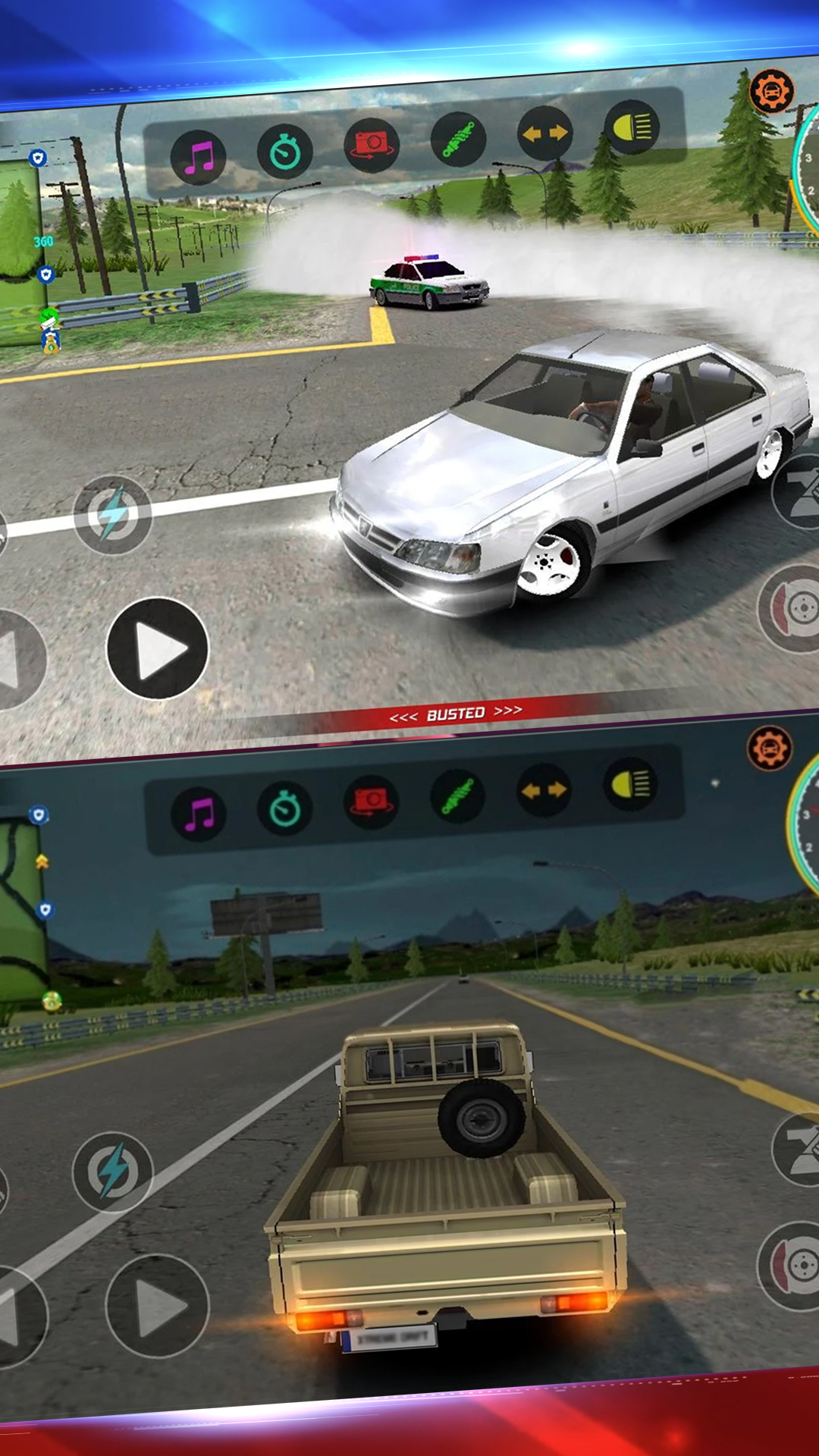
Task: Open green suspension option in the night scene
Action: point(458,795)
